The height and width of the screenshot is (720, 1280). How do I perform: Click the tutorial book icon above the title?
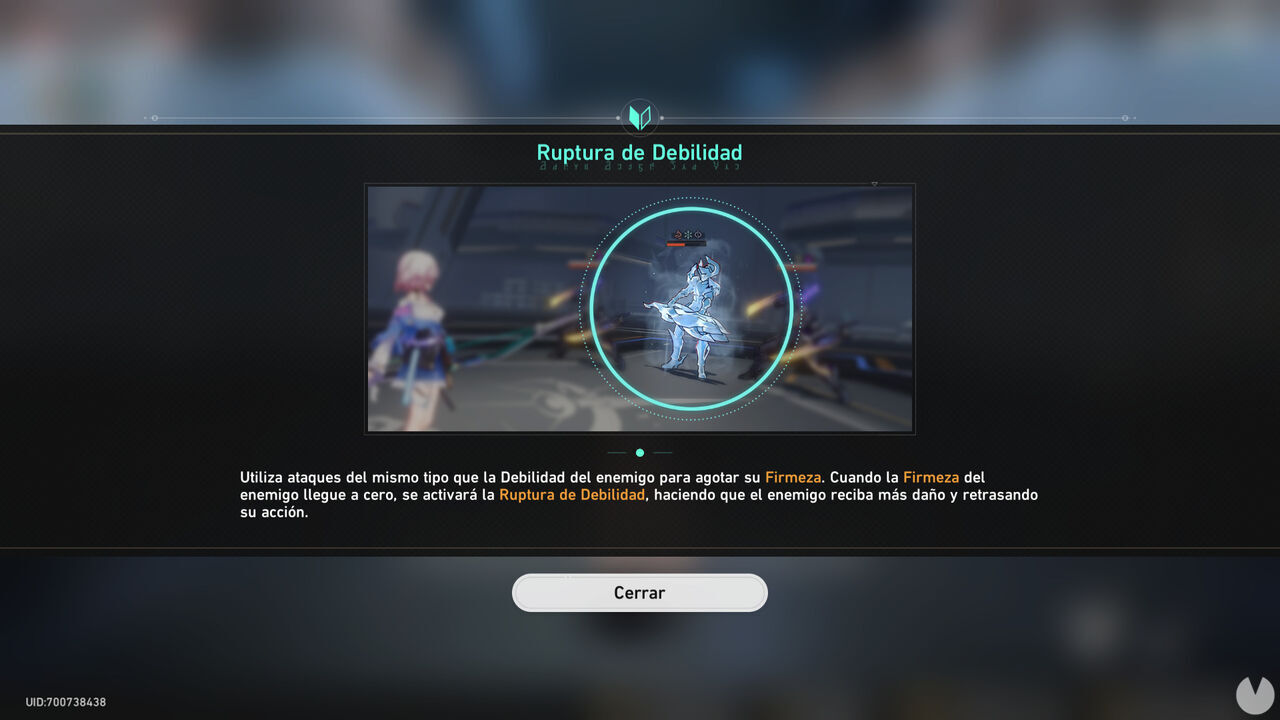(x=640, y=116)
